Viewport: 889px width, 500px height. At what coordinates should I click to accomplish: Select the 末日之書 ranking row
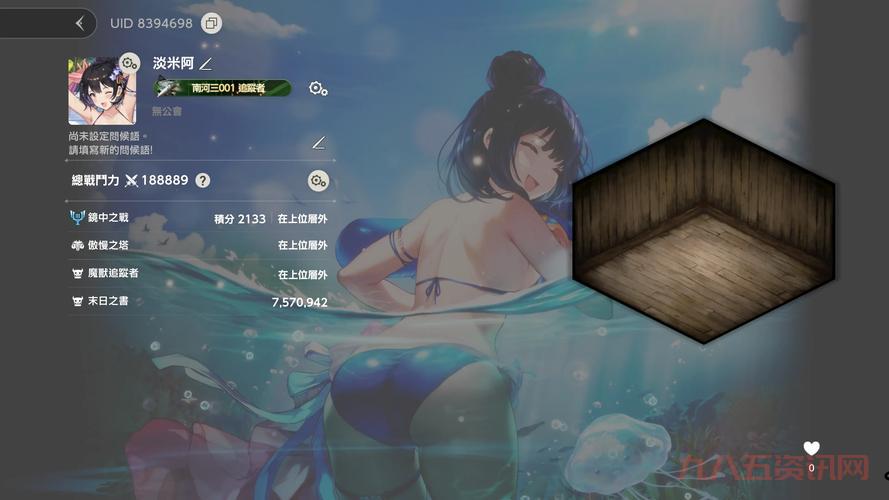click(x=199, y=301)
